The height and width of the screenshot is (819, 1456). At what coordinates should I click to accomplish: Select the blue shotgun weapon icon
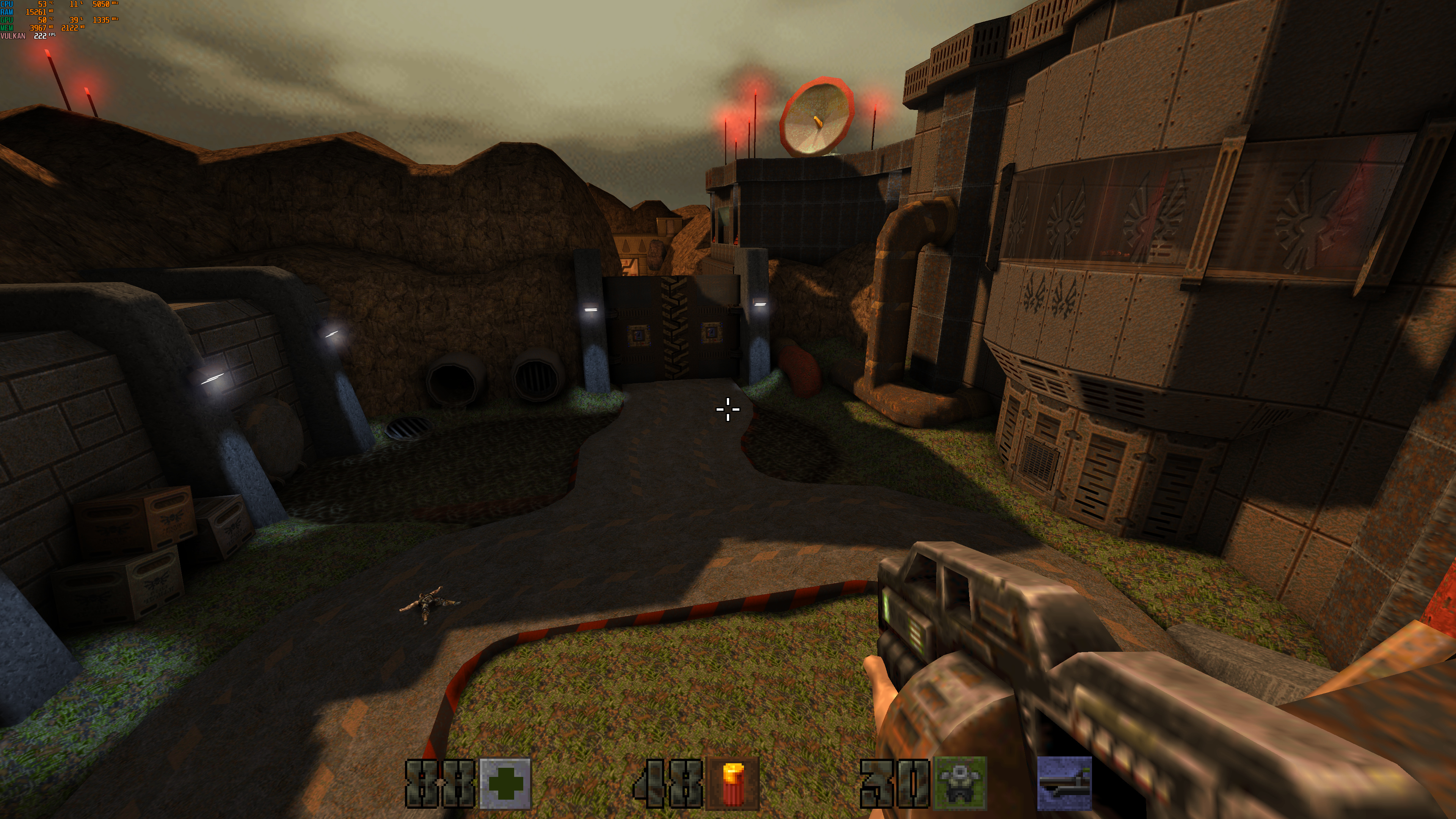click(1064, 784)
